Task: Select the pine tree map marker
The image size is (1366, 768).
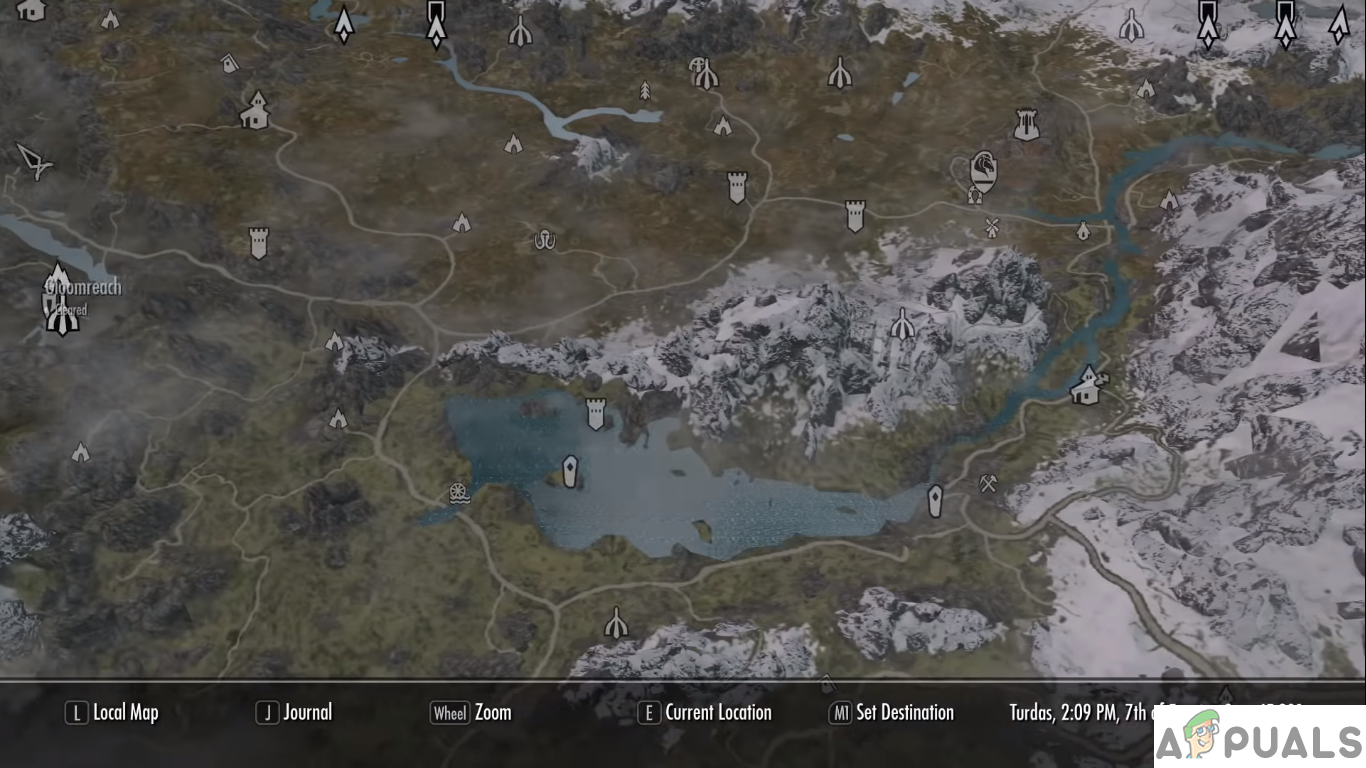Action: [645, 91]
